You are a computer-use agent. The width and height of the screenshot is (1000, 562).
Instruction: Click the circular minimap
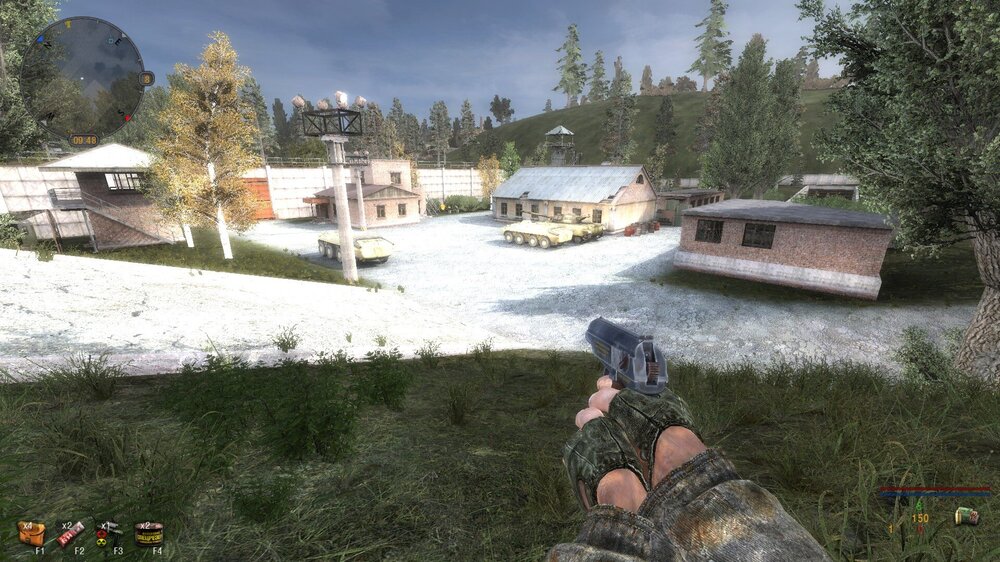point(83,77)
